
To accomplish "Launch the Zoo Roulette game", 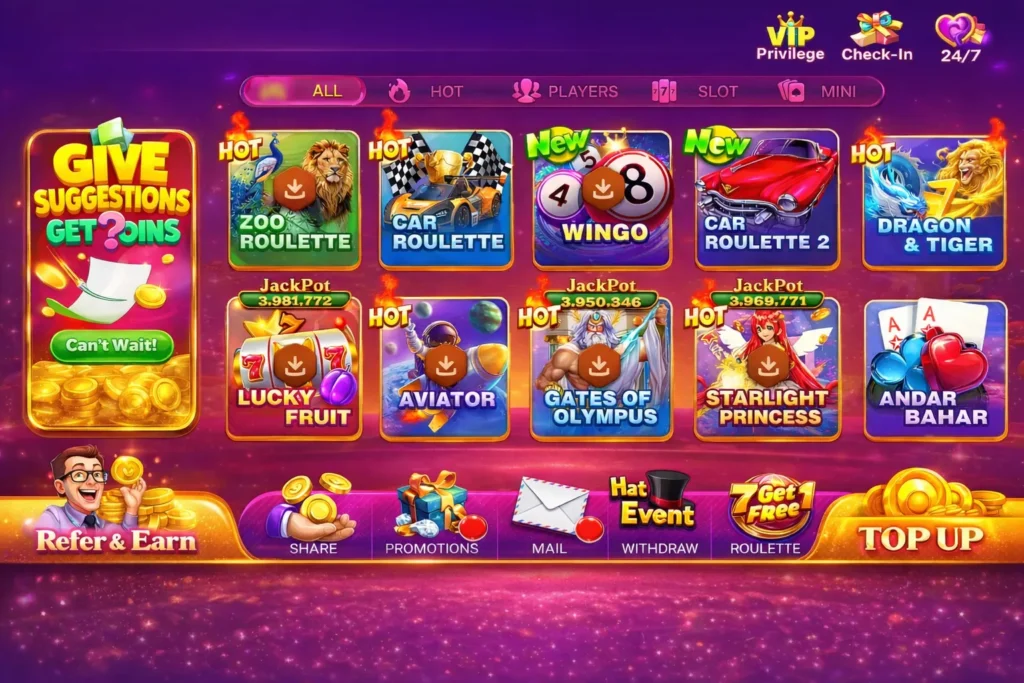I will click(x=294, y=200).
